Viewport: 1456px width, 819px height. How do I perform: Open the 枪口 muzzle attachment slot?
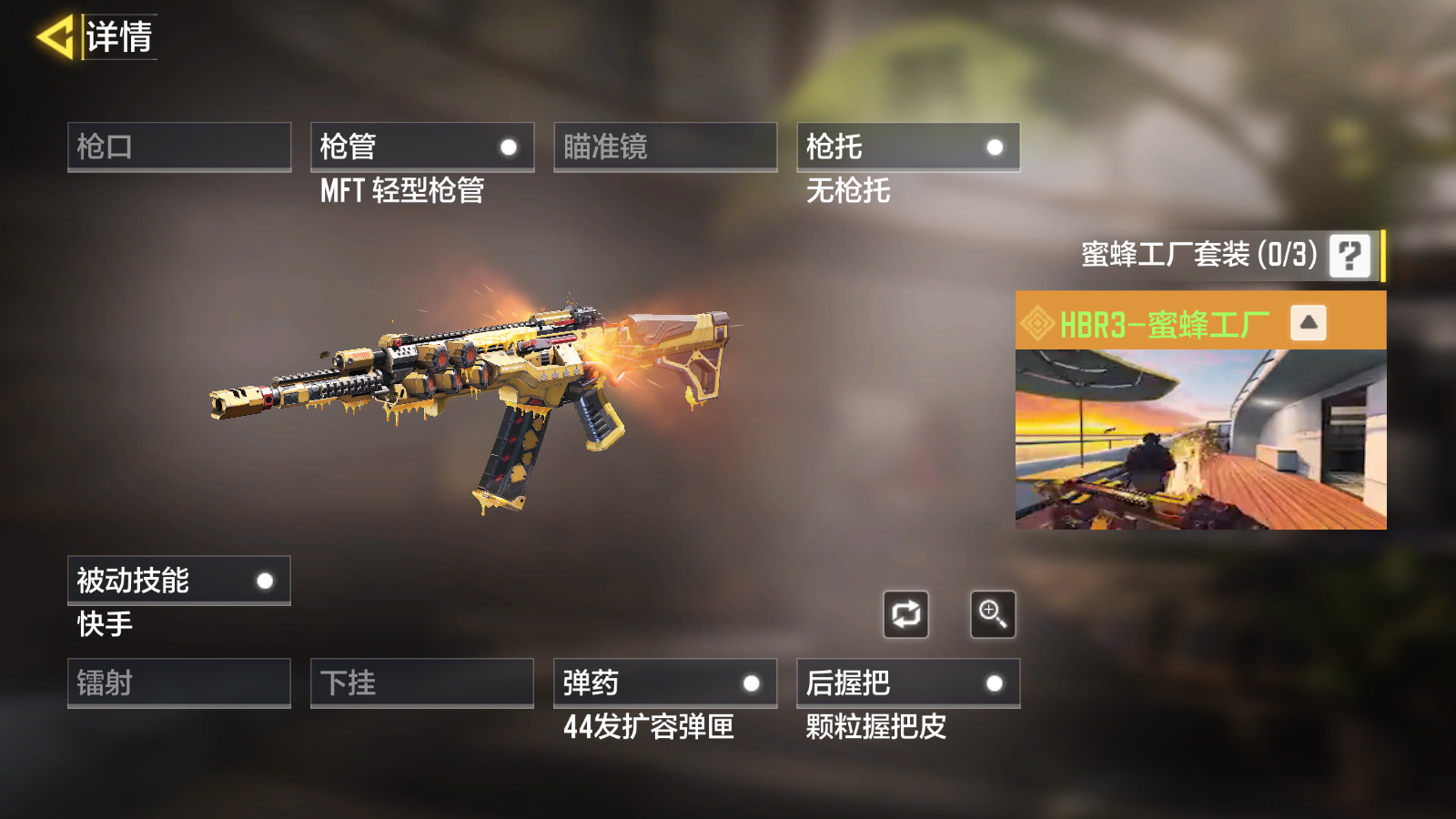pos(179,147)
